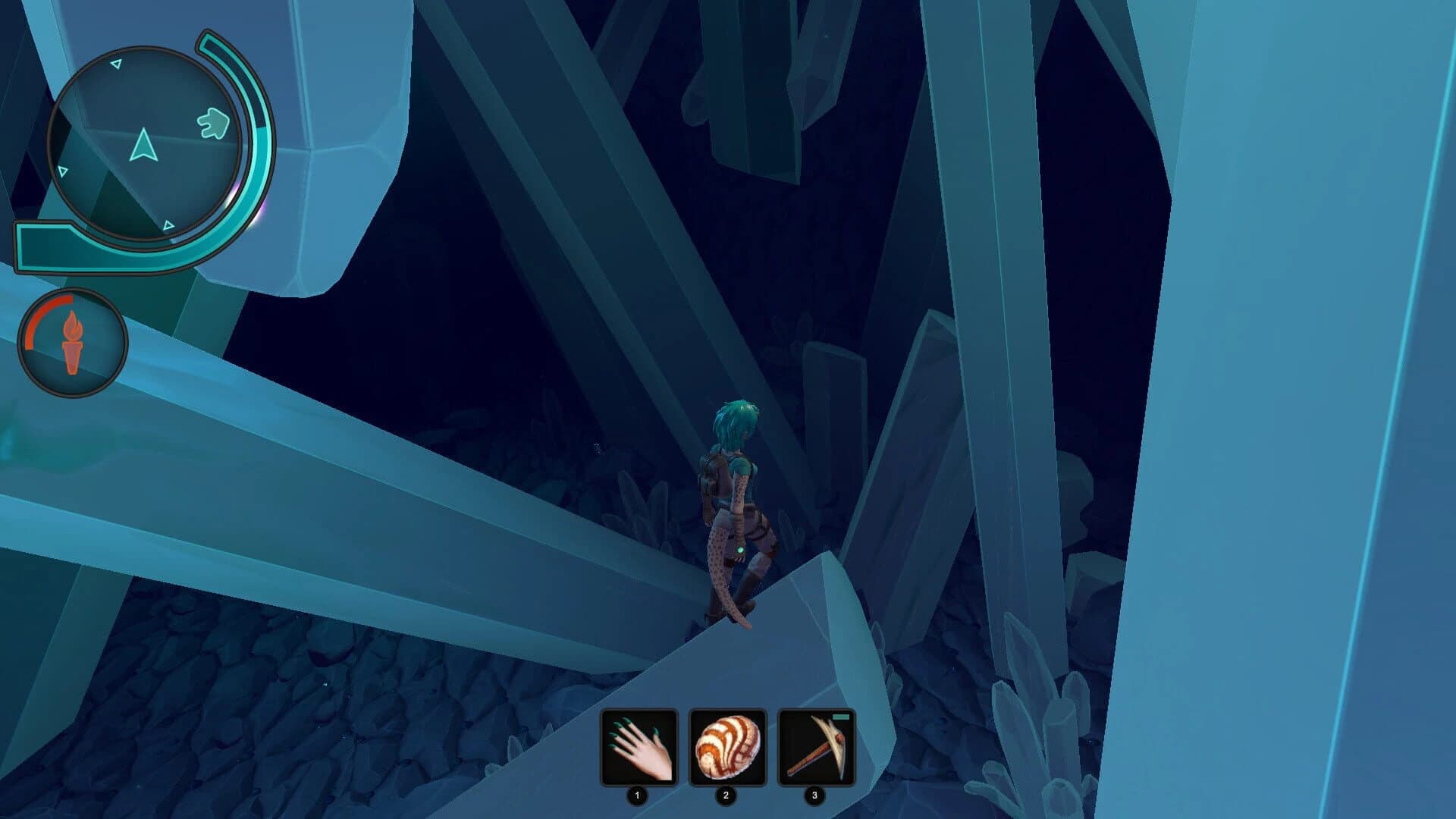This screenshot has height=819, width=1456.
Task: Click the number 3 badge under the pickaxe slot
Action: (814, 795)
